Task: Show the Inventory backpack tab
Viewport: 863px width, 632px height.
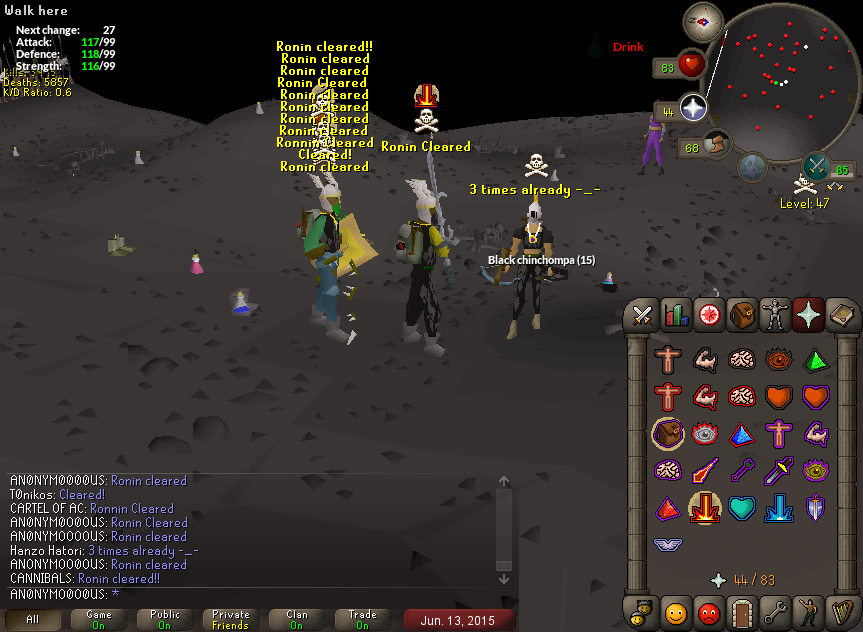Action: click(741, 316)
